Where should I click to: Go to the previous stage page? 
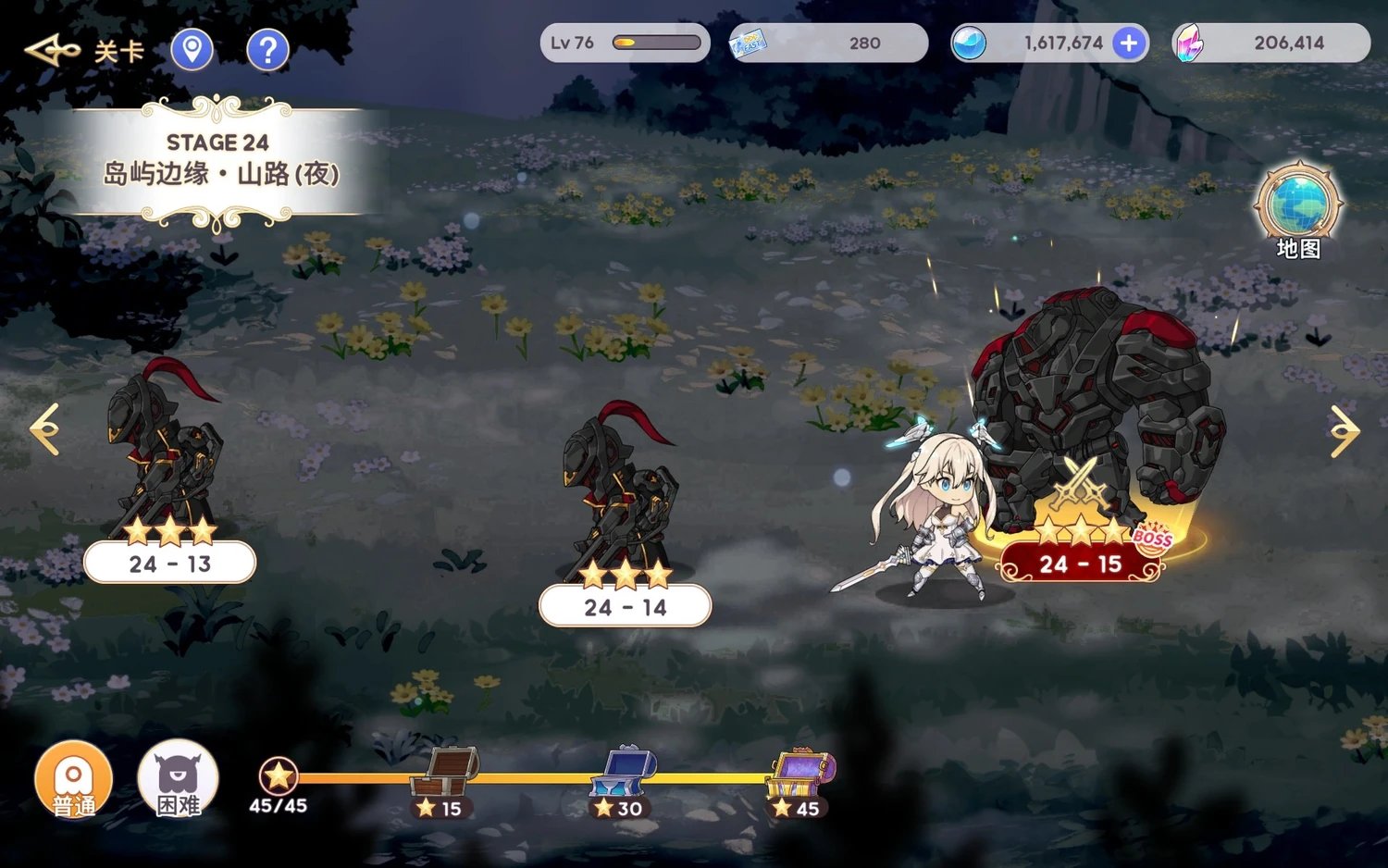44,429
